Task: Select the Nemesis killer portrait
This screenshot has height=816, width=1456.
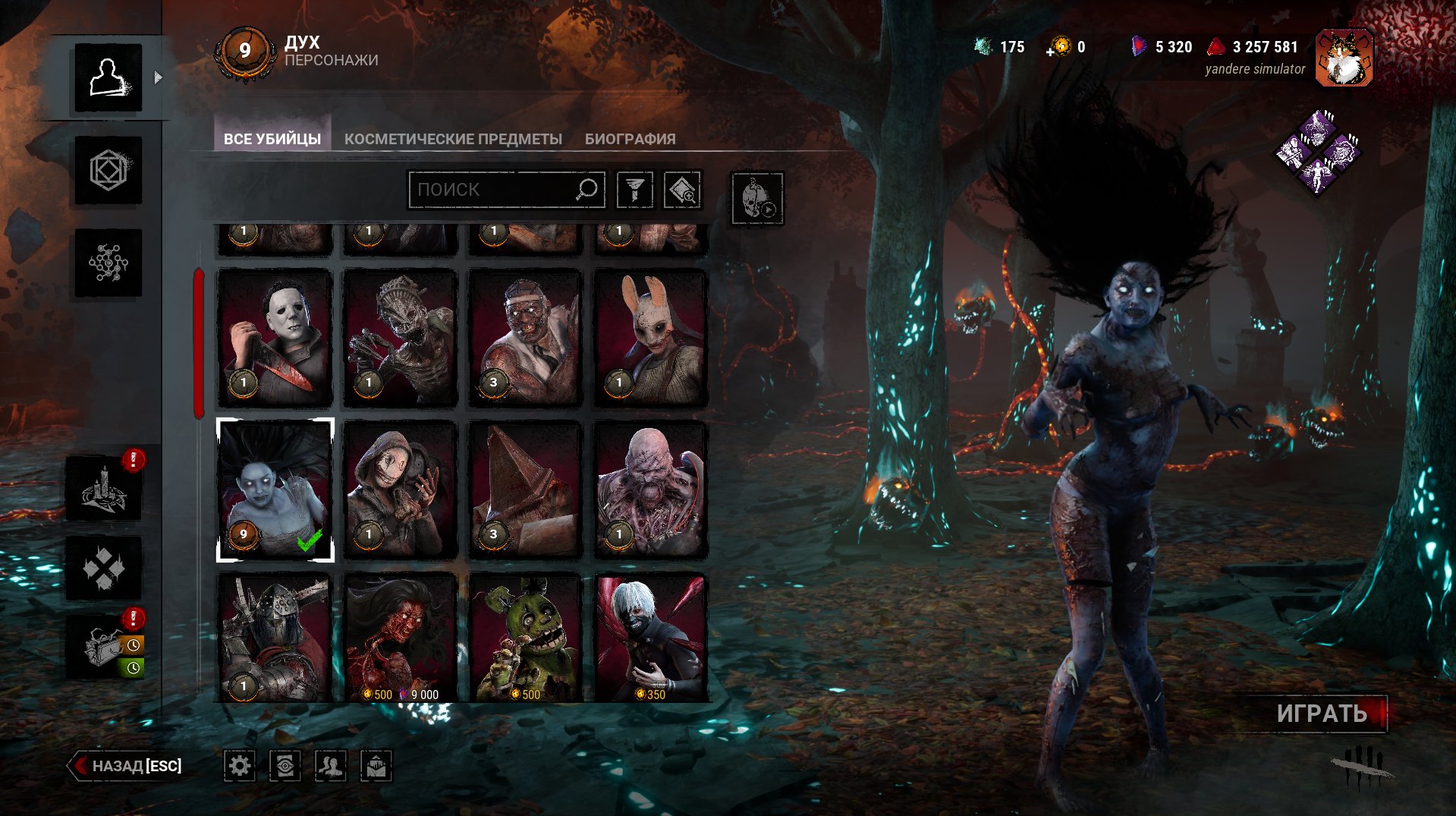Action: click(x=650, y=490)
